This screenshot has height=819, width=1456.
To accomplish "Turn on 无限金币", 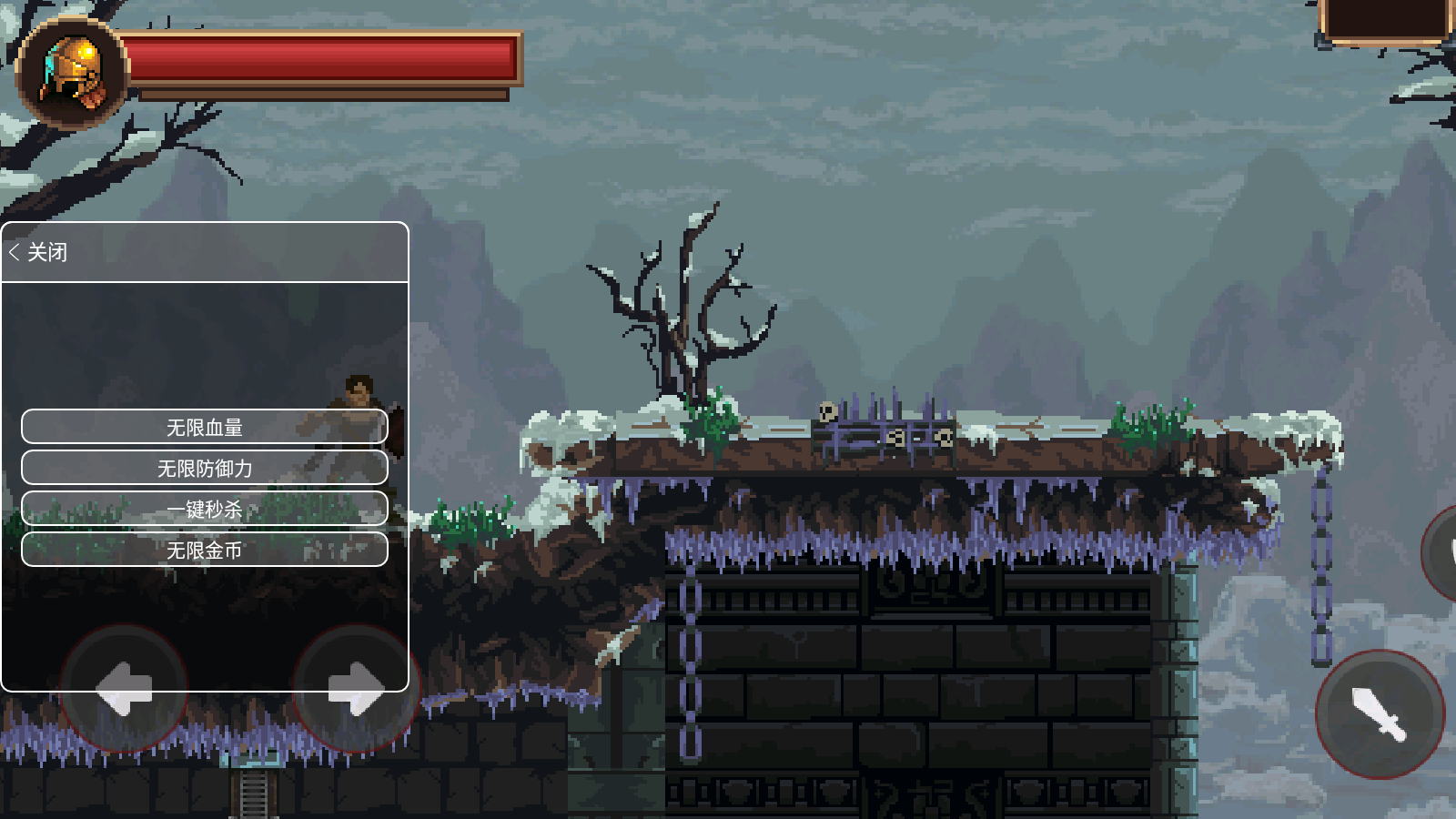I will [x=205, y=550].
